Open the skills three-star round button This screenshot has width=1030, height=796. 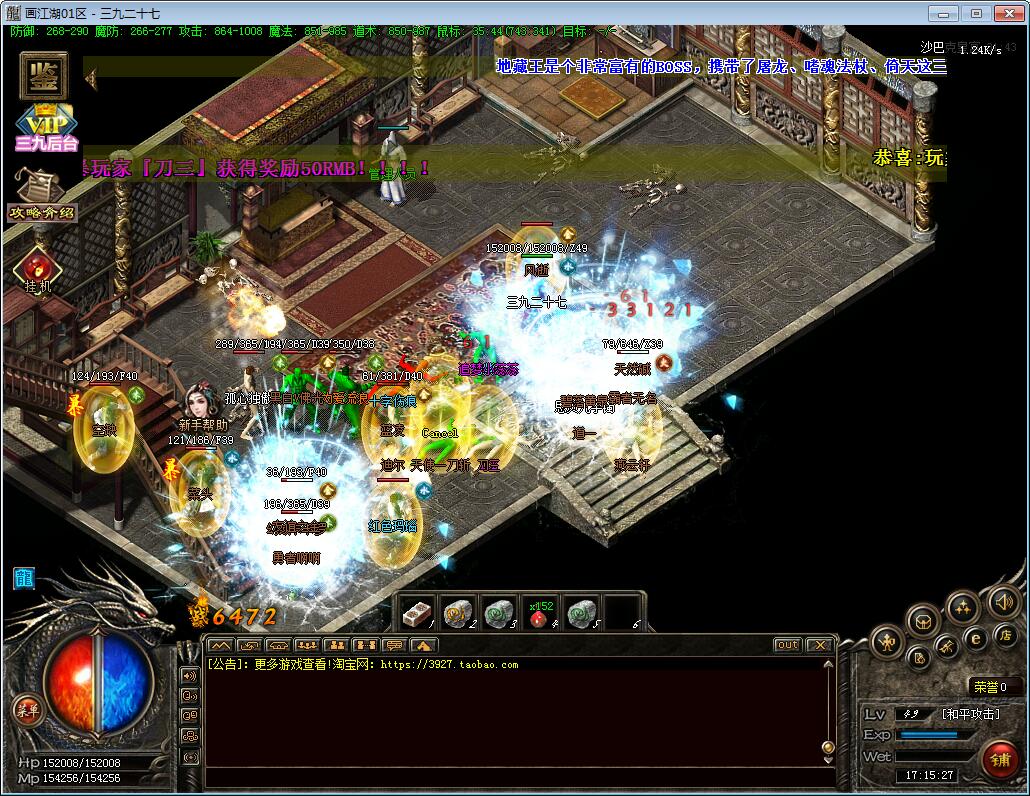point(963,606)
